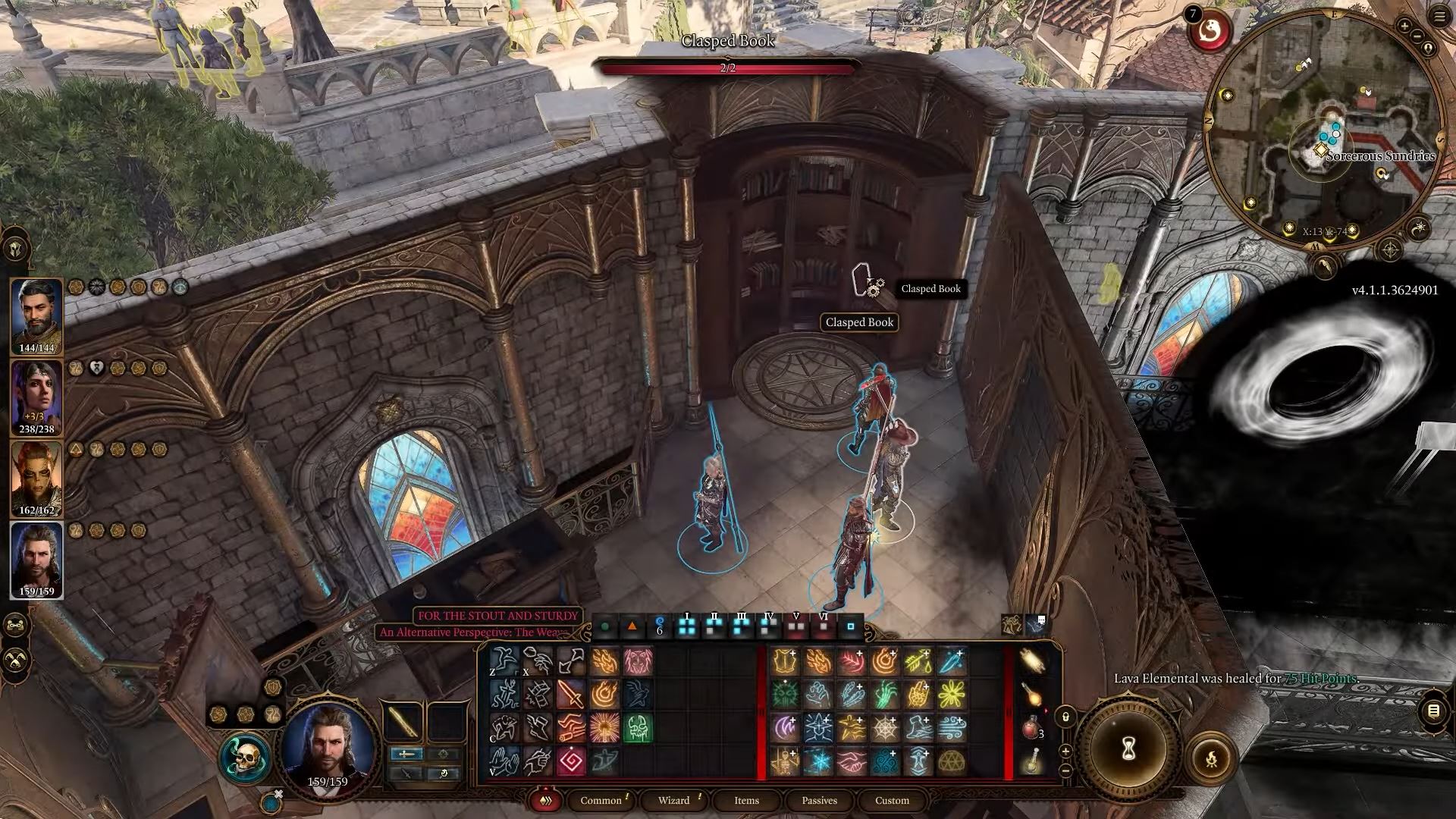Use the red health potion slot
The height and width of the screenshot is (819, 1456).
click(1031, 728)
